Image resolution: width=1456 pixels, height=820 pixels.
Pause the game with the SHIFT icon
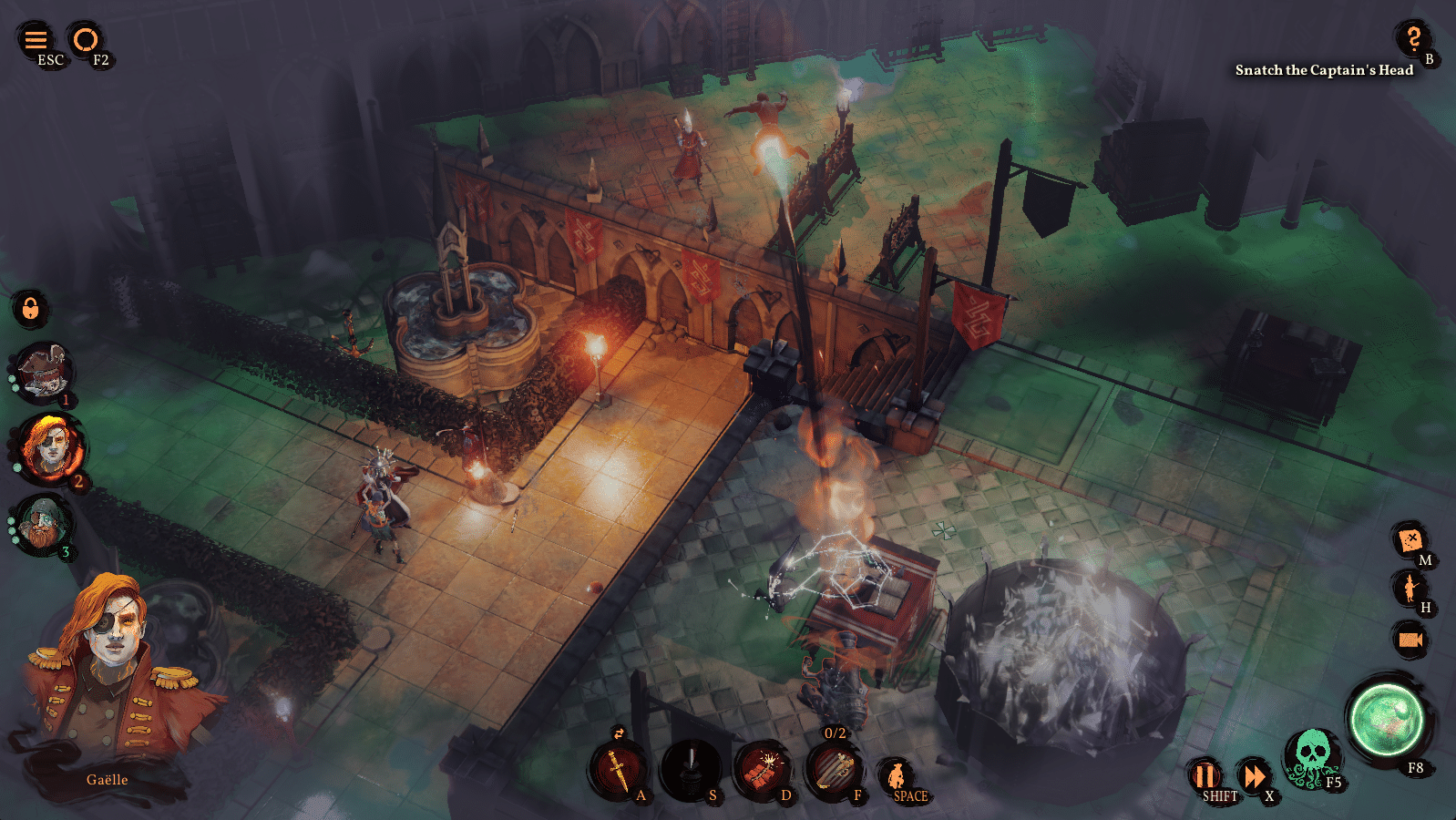click(x=1205, y=777)
